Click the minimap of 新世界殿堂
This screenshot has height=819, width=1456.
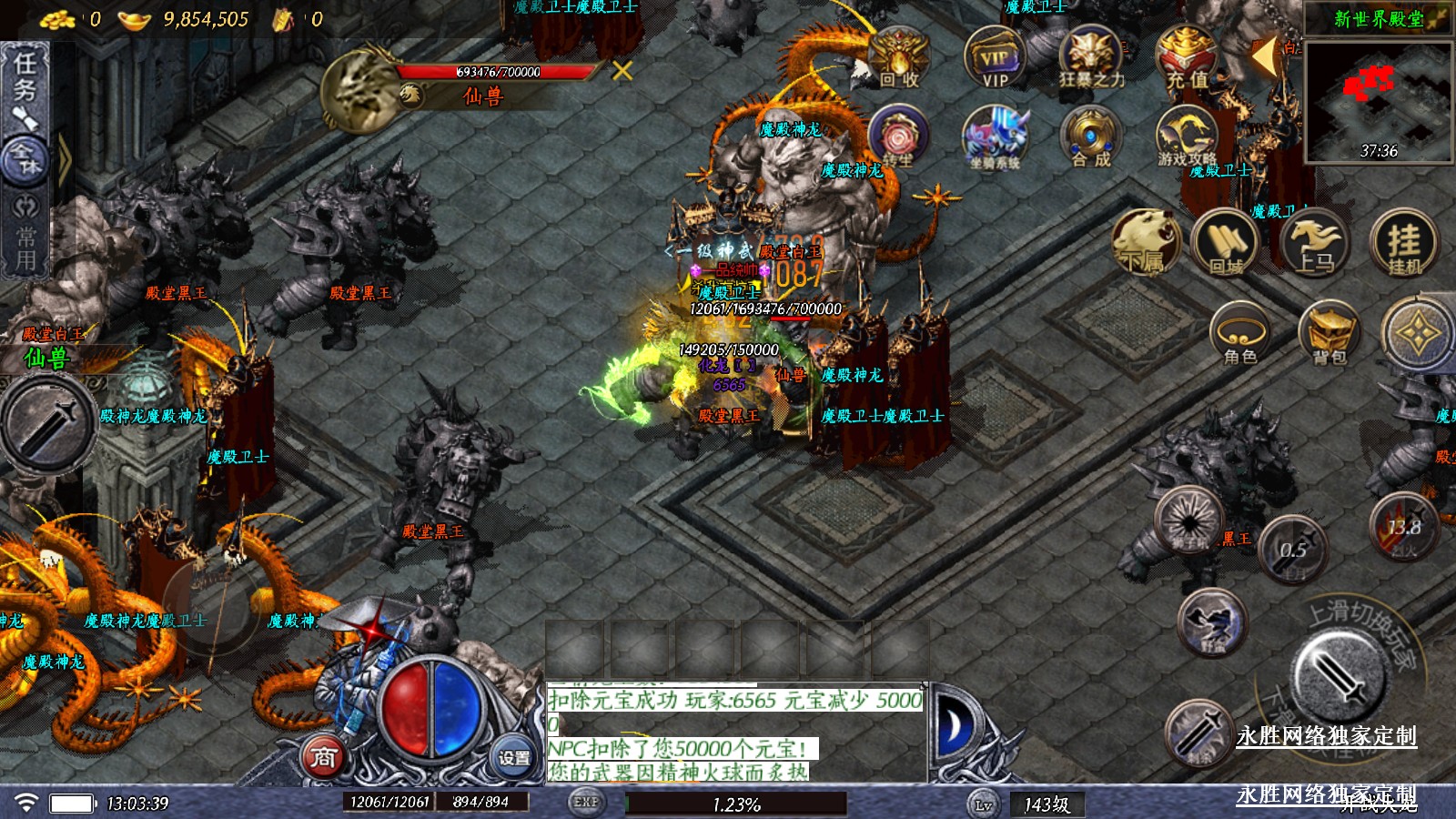coord(1378,102)
